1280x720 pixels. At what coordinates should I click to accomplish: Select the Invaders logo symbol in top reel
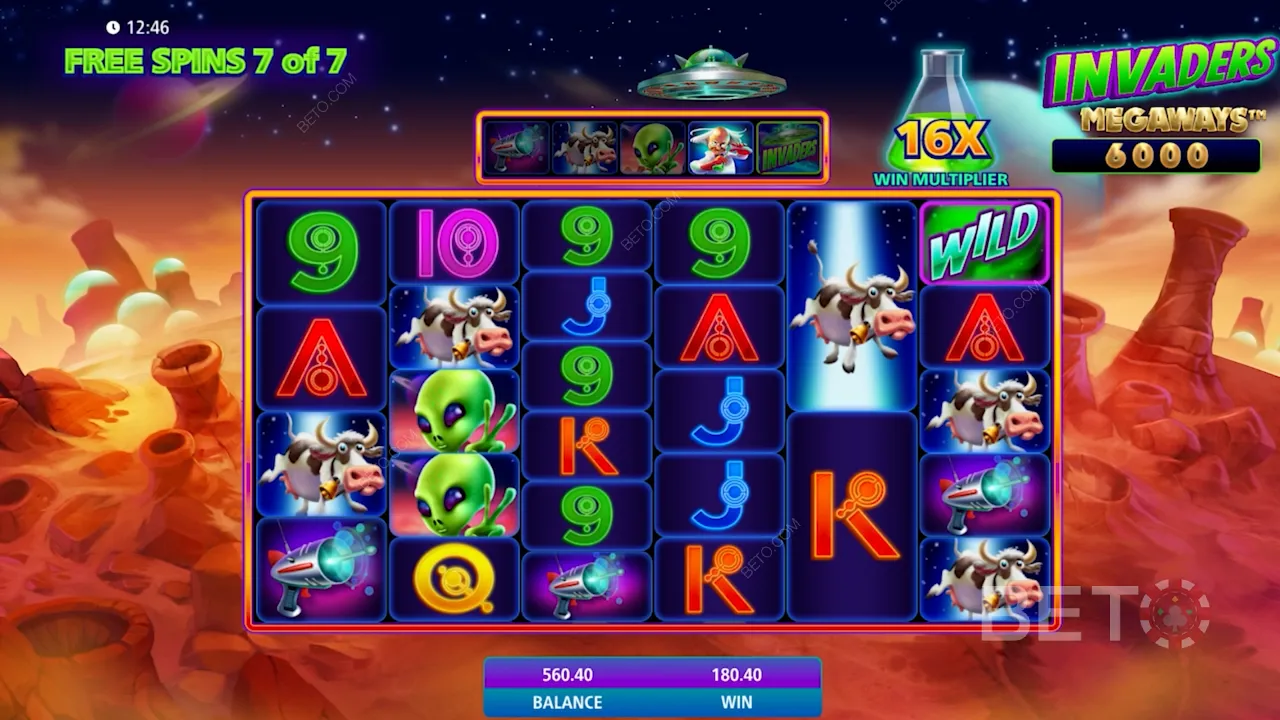pos(789,148)
